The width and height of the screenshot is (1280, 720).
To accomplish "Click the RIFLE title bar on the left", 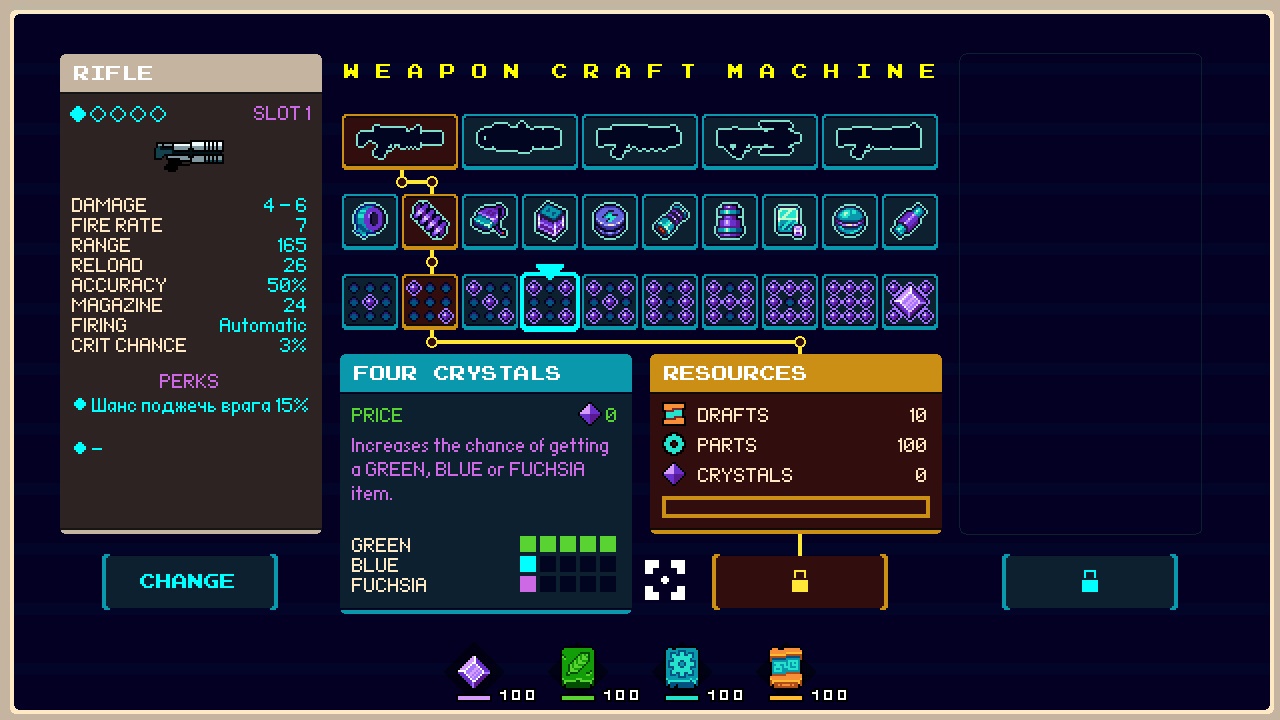I will (x=190, y=72).
